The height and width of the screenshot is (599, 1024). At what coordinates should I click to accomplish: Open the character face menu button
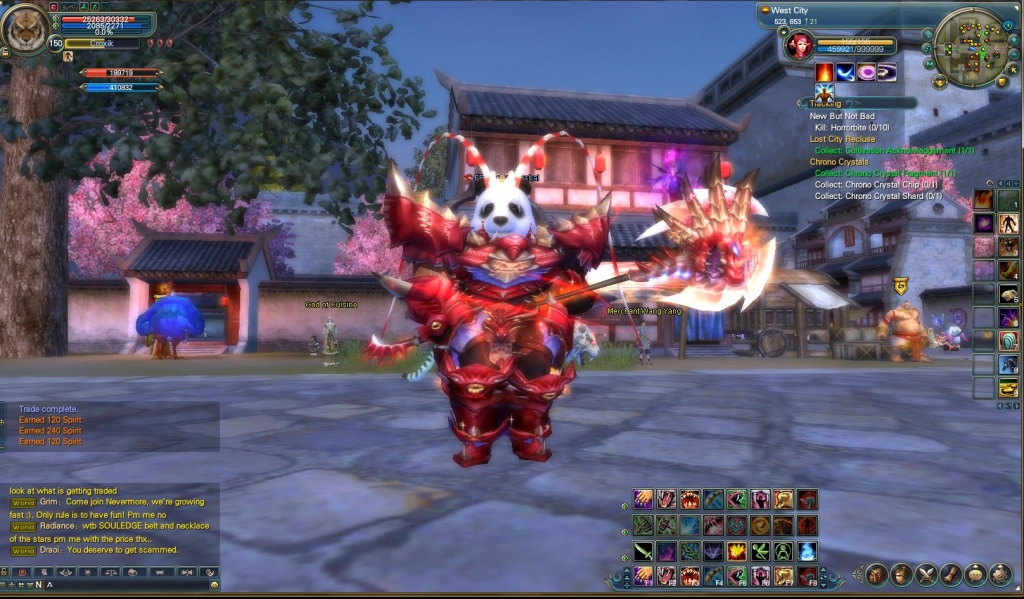tap(900, 574)
